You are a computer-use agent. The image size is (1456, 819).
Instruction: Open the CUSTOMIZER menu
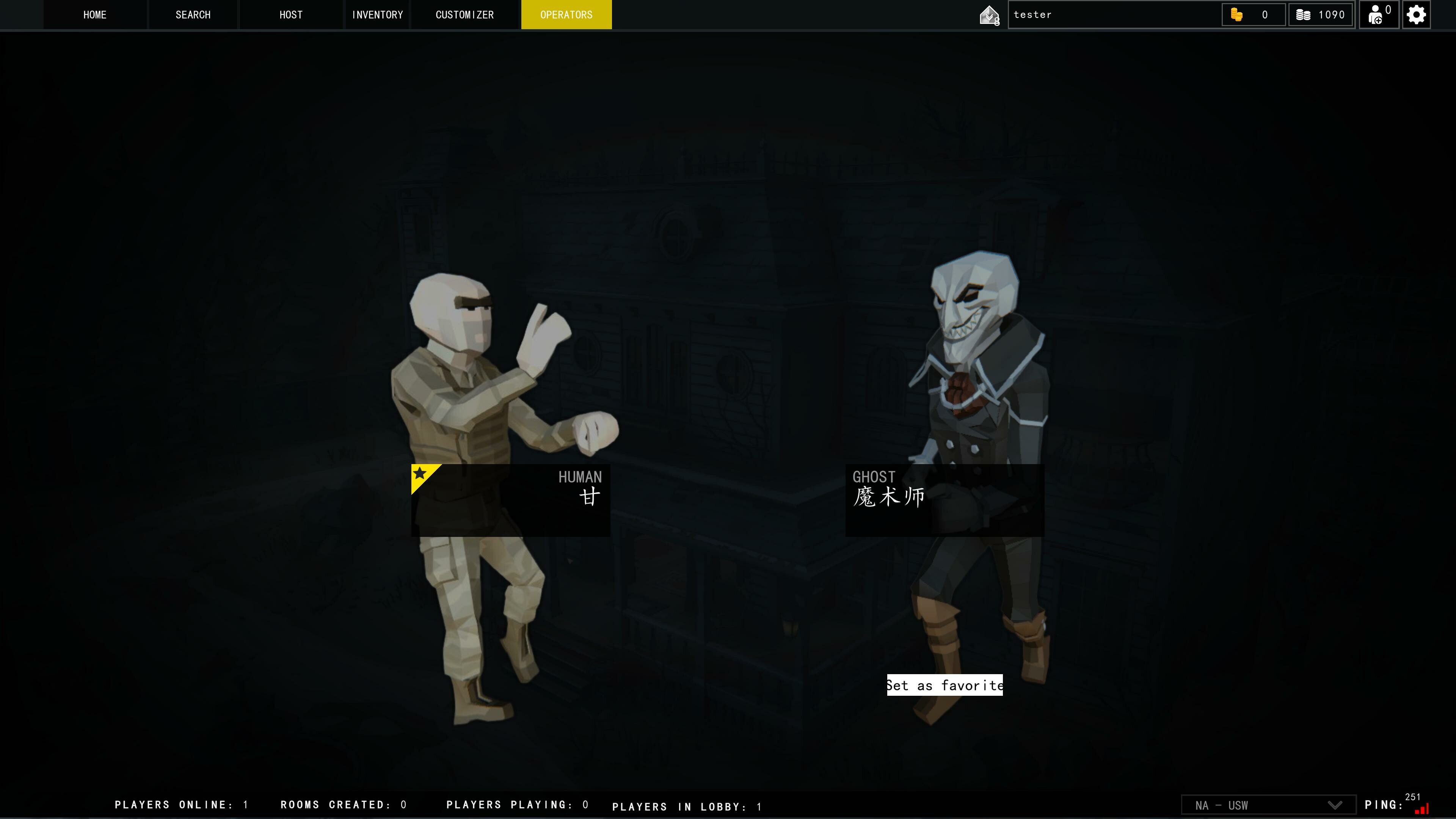point(464,15)
